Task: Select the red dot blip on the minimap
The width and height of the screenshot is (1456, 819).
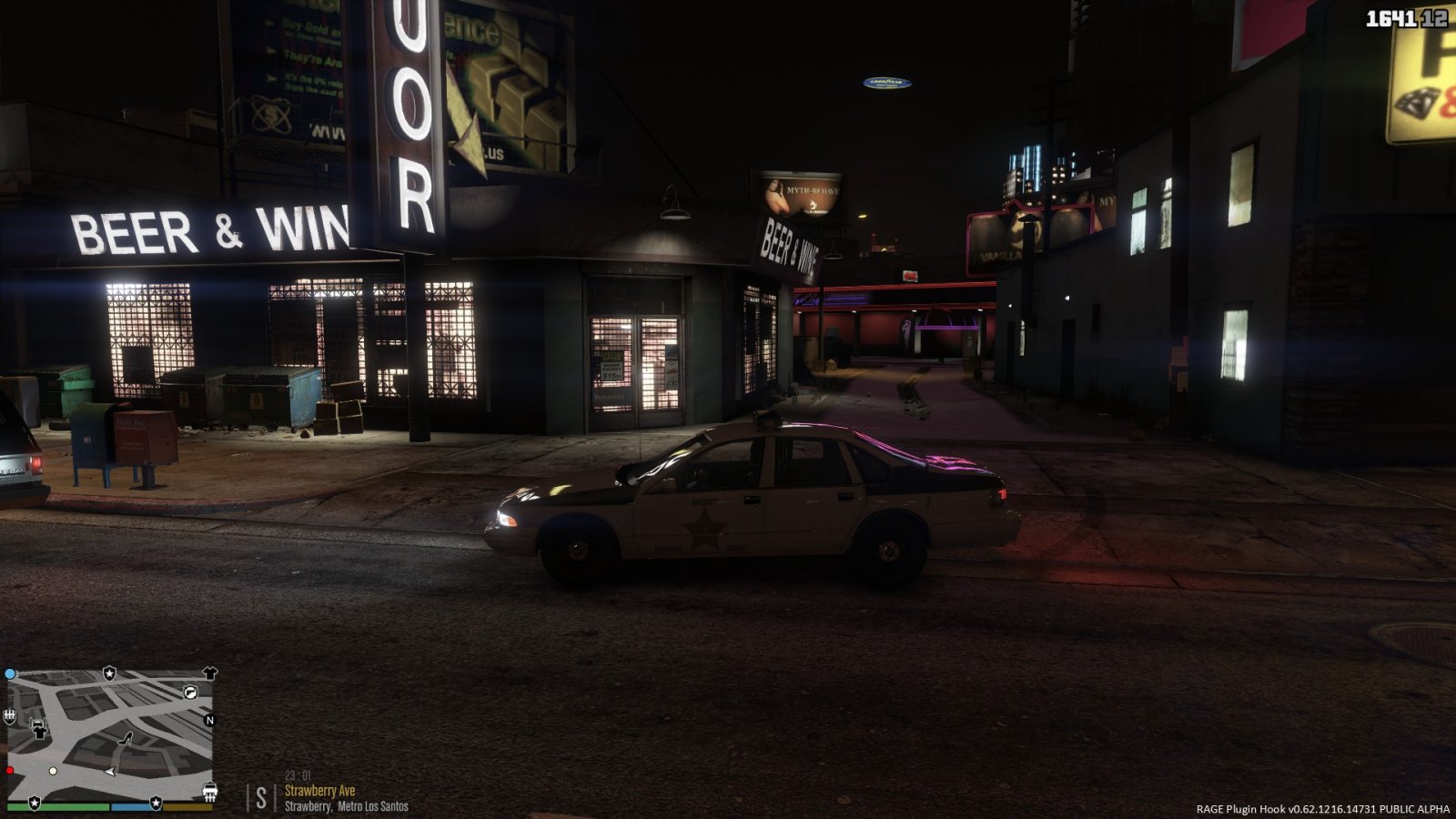Action: [x=9, y=771]
